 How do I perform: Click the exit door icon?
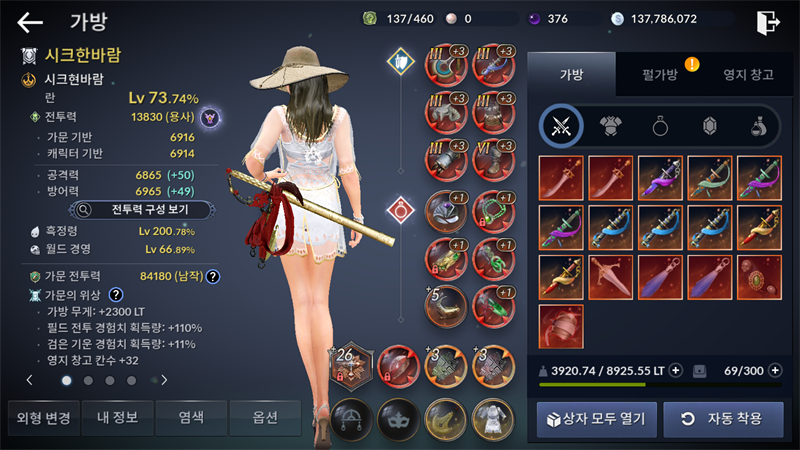coord(768,22)
